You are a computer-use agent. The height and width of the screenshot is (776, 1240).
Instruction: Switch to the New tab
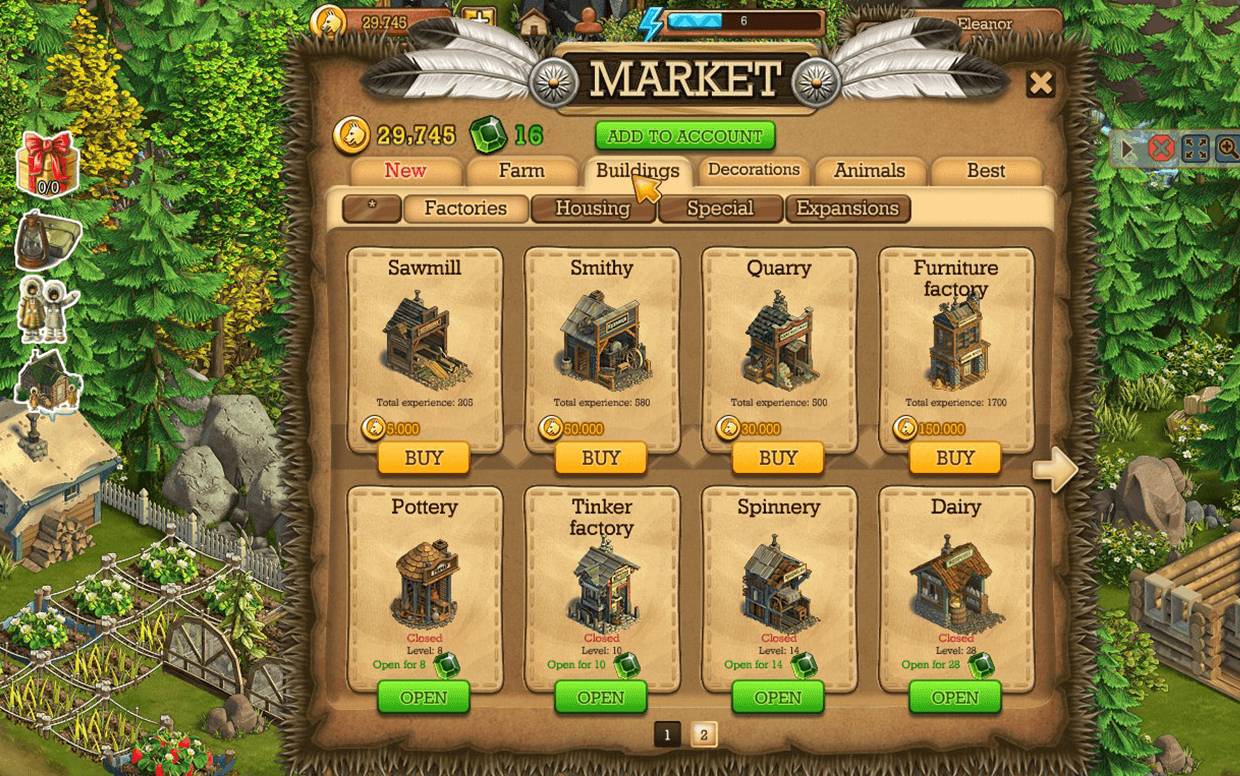[x=405, y=170]
